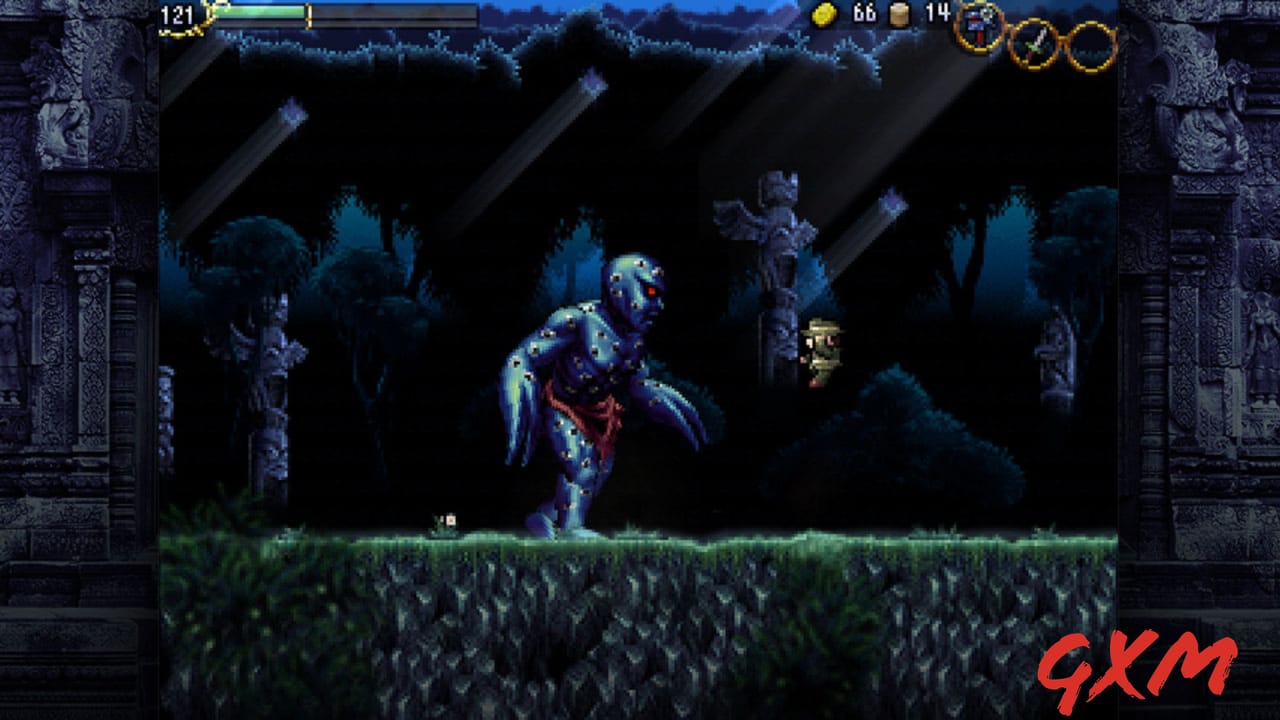Click the brown pot icon next to 14
Screen dimensions: 1280x720
897,15
